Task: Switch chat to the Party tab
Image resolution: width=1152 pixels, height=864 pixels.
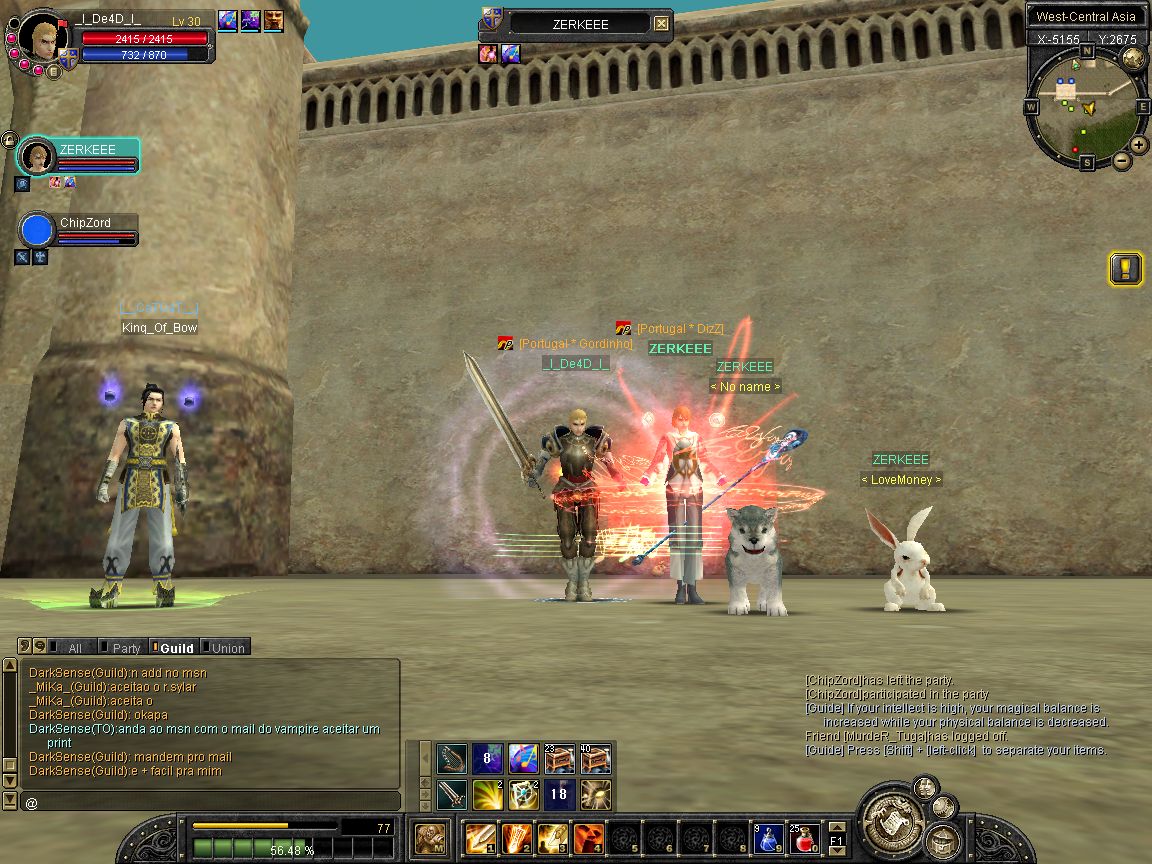Action: [124, 648]
